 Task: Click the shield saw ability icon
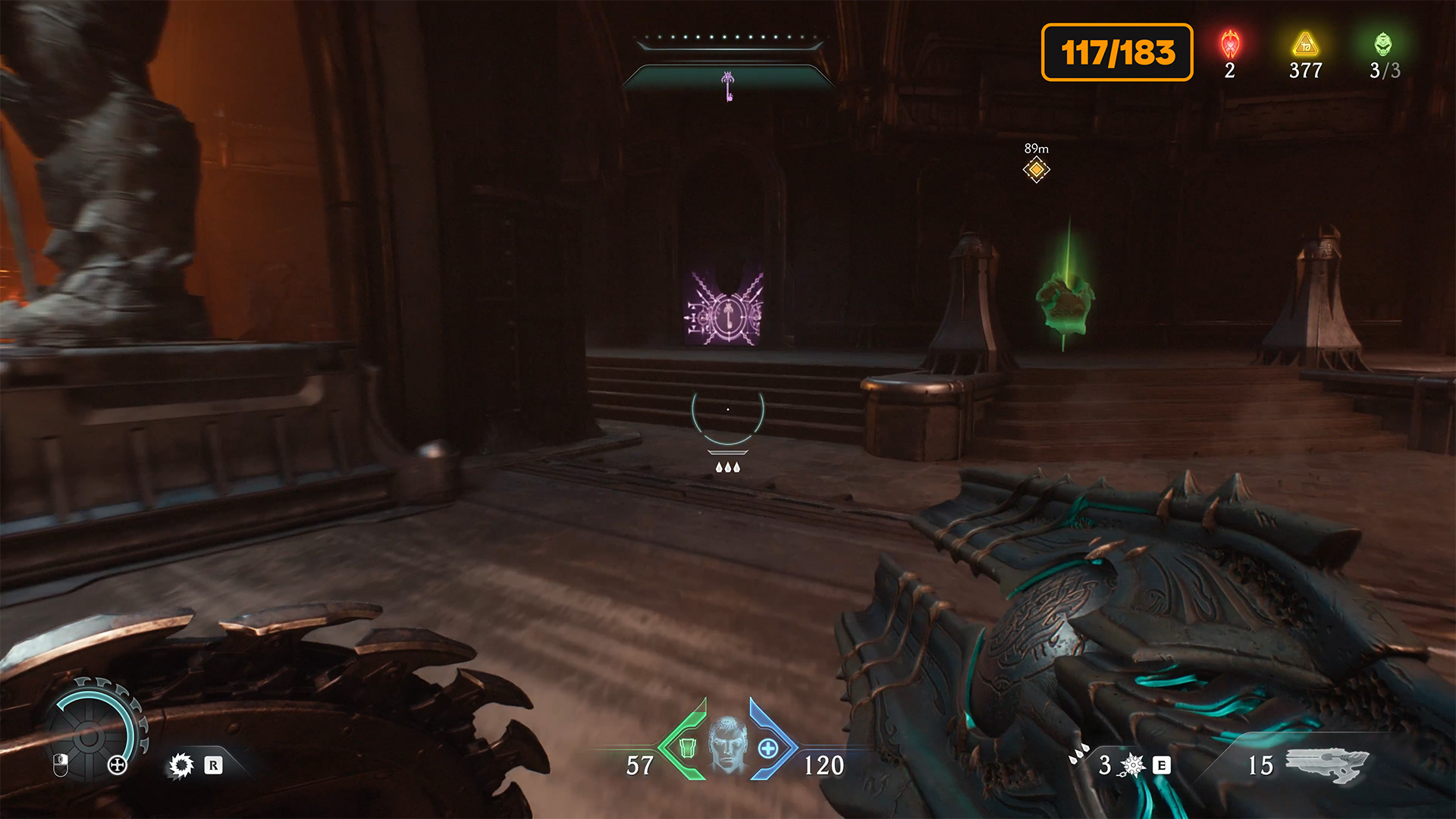pos(181,765)
